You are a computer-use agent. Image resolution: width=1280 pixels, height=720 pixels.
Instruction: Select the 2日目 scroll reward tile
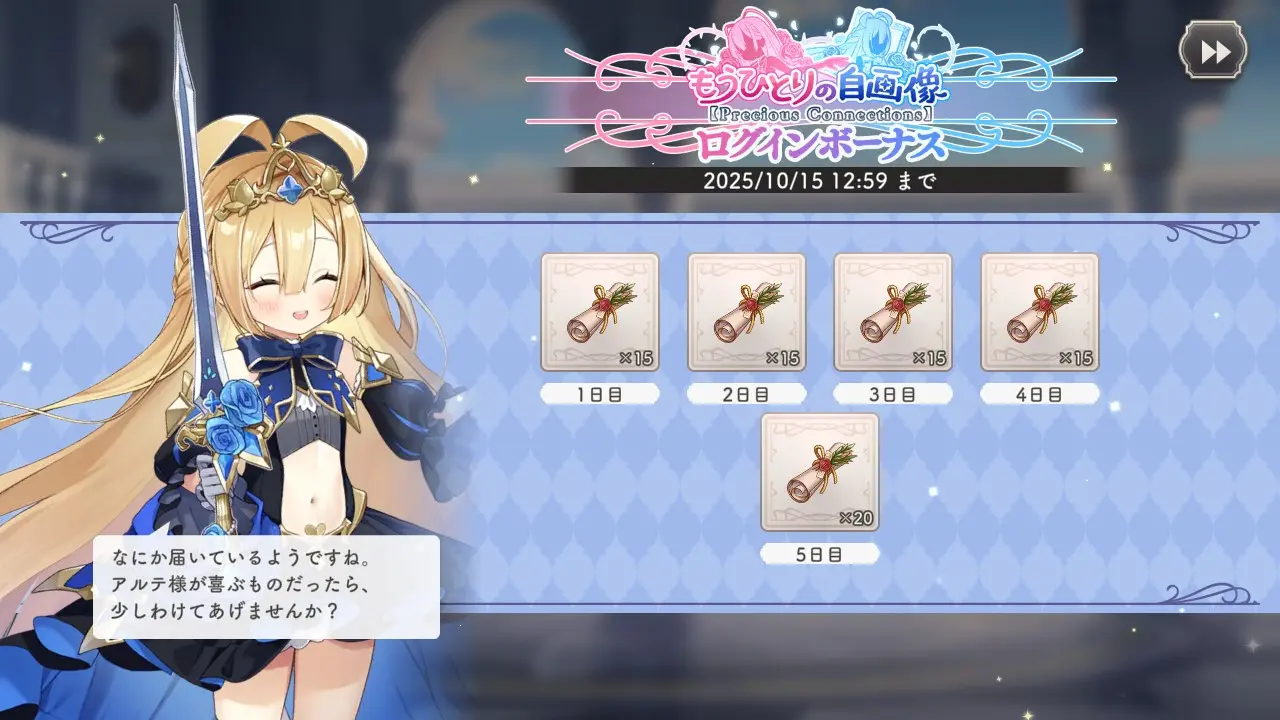746,312
